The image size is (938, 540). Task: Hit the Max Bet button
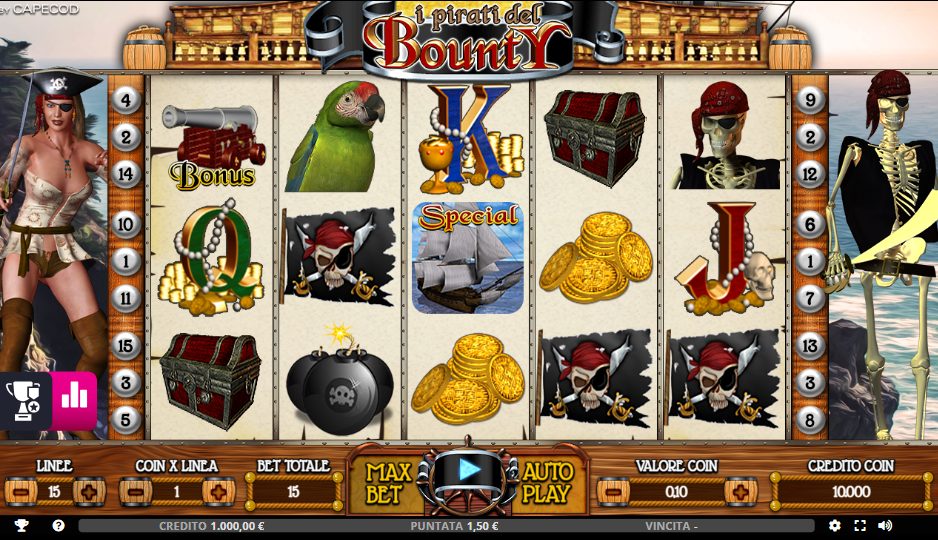tap(383, 482)
